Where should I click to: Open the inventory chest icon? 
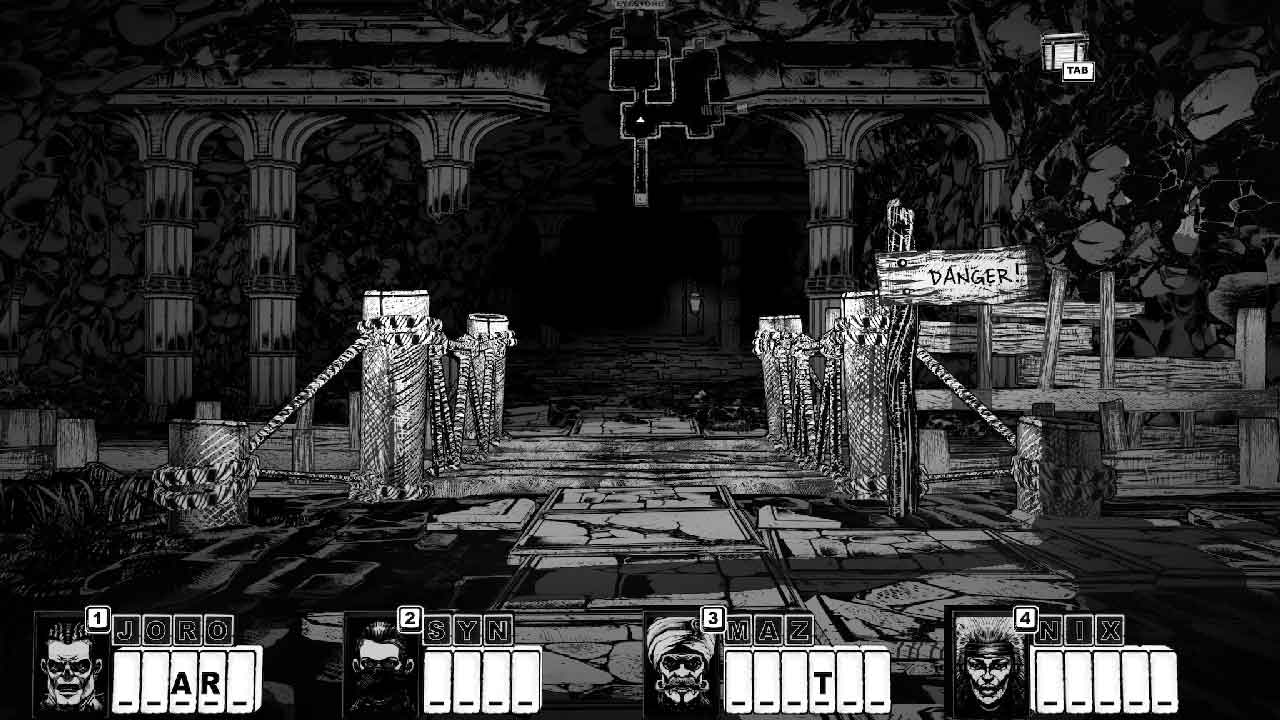click(x=1062, y=51)
